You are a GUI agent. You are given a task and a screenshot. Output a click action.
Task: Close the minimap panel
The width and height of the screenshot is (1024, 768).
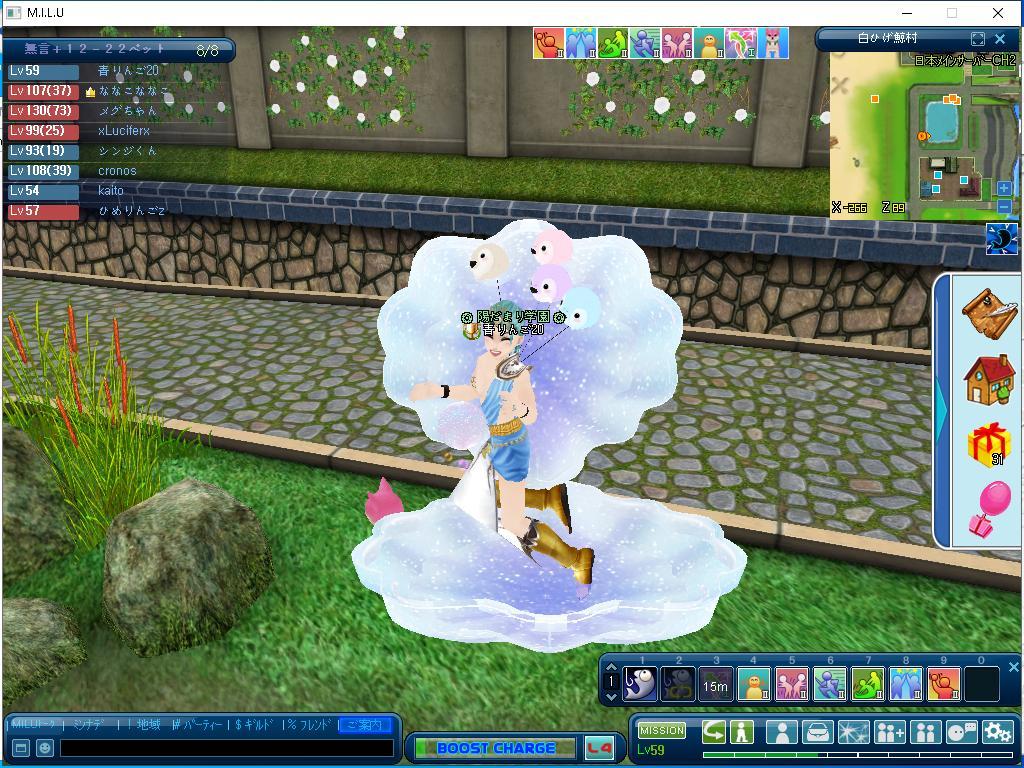(1000, 39)
